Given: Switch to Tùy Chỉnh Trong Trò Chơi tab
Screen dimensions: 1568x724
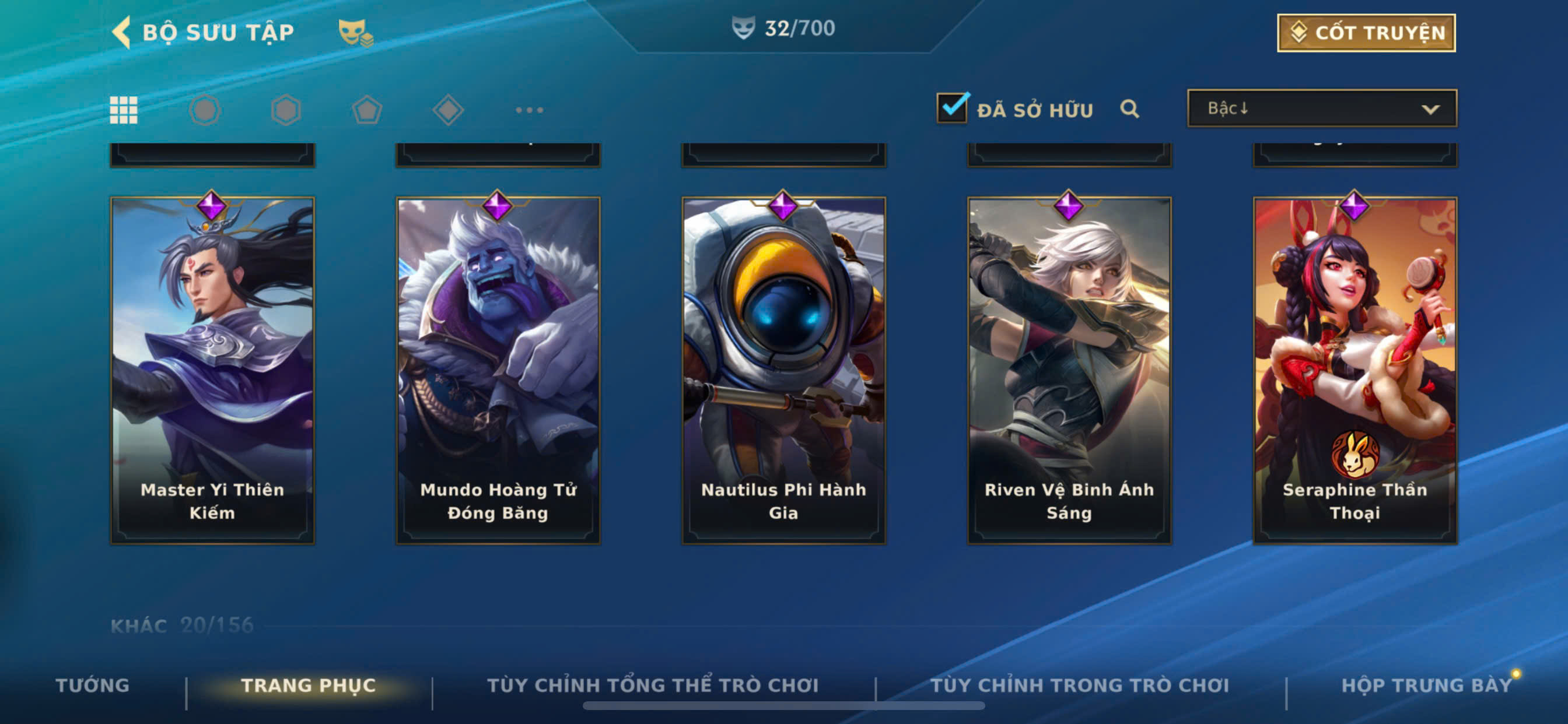Looking at the screenshot, I should [x=1079, y=685].
